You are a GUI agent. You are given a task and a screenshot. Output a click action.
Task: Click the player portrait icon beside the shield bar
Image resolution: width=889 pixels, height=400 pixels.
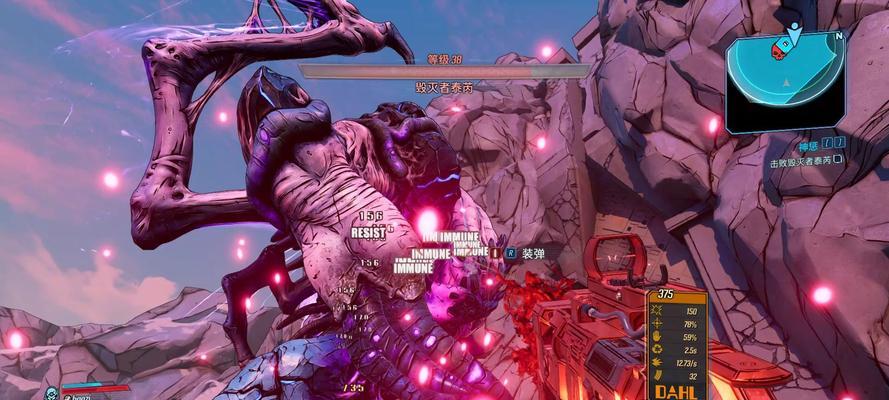51,393
